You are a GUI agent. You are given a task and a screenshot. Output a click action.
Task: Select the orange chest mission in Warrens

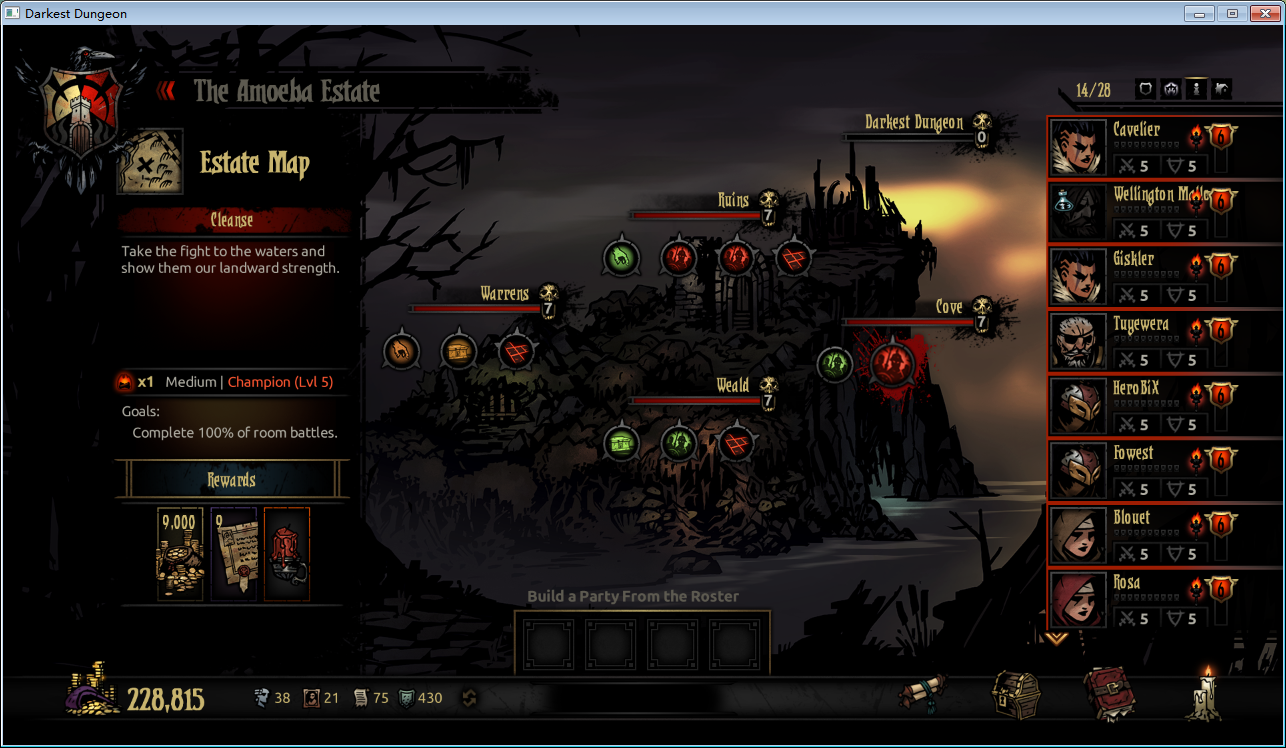[x=459, y=351]
